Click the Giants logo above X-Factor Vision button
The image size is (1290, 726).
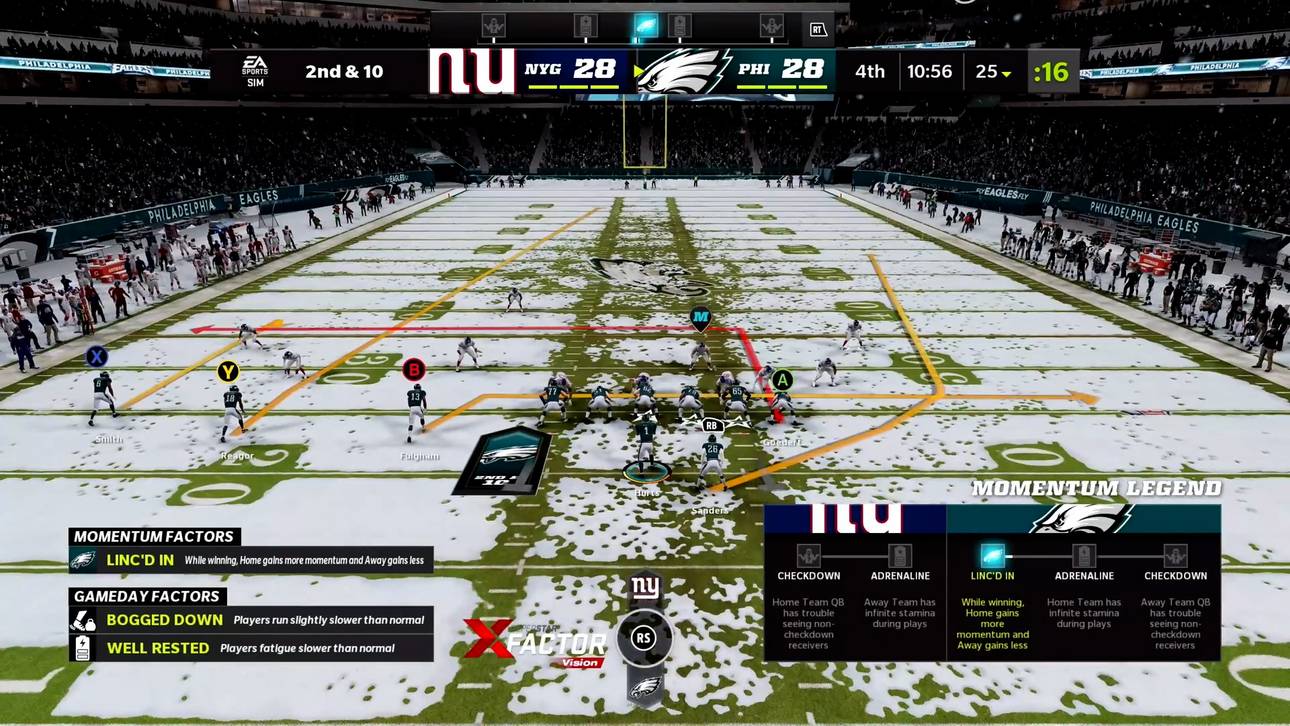point(645,588)
